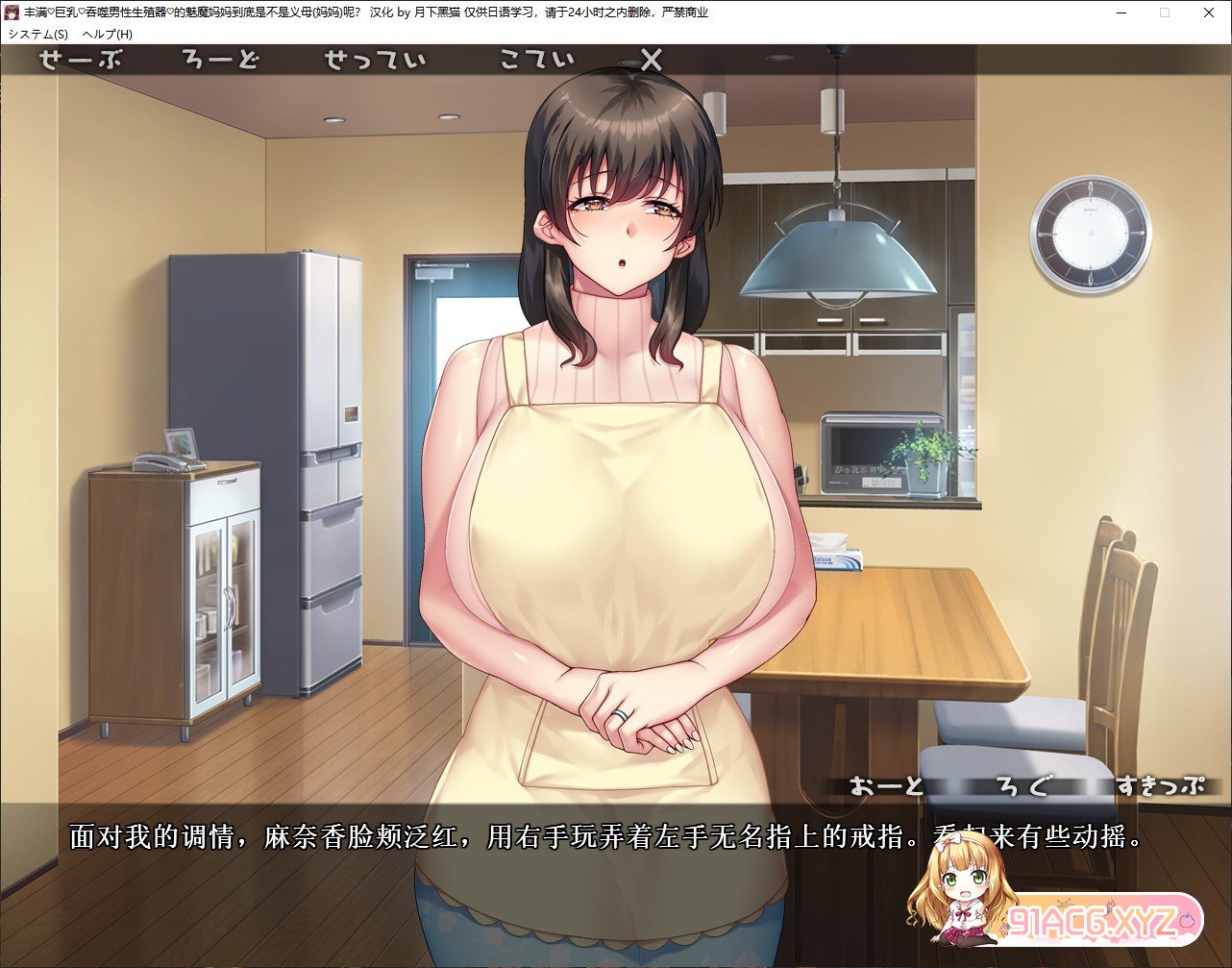The height and width of the screenshot is (968, 1232).
Task: Minimize the game window
Action: pyautogui.click(x=1121, y=12)
